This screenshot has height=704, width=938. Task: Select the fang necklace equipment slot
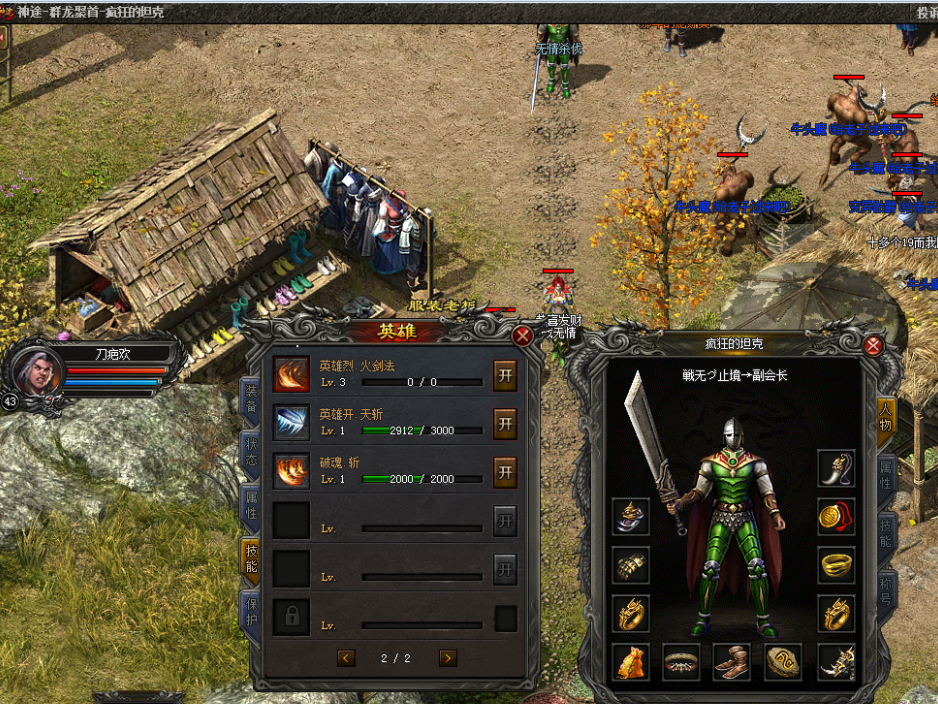click(836, 467)
